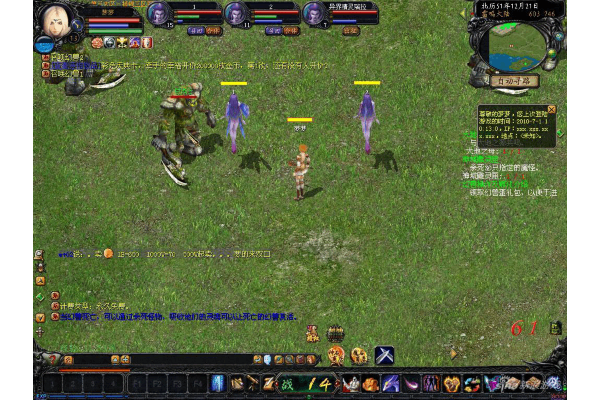Click the orange checkmark icon on left edge
The width and height of the screenshot is (600, 400).
pyautogui.click(x=39, y=316)
